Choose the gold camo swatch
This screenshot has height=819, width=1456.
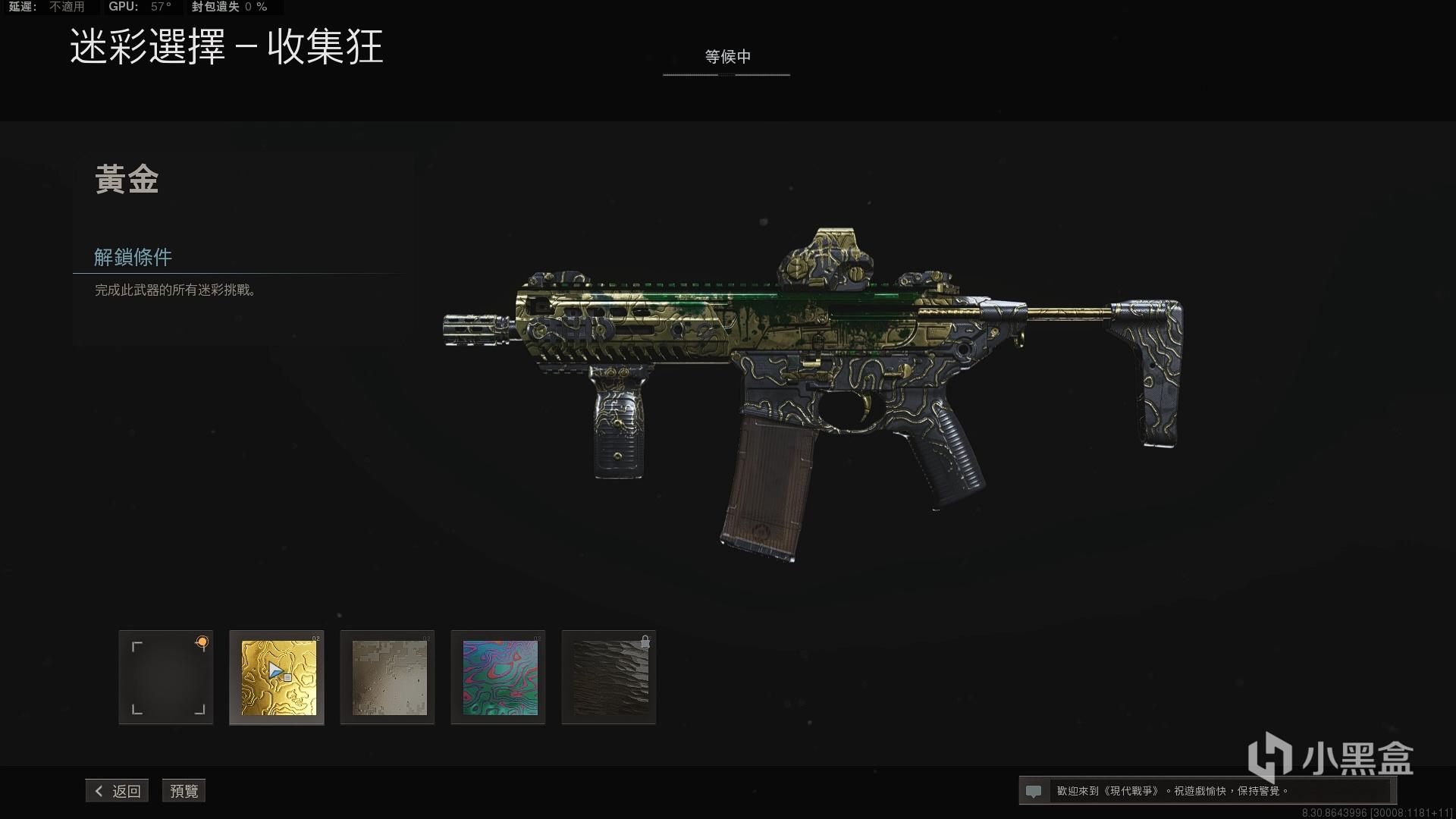pos(278,677)
